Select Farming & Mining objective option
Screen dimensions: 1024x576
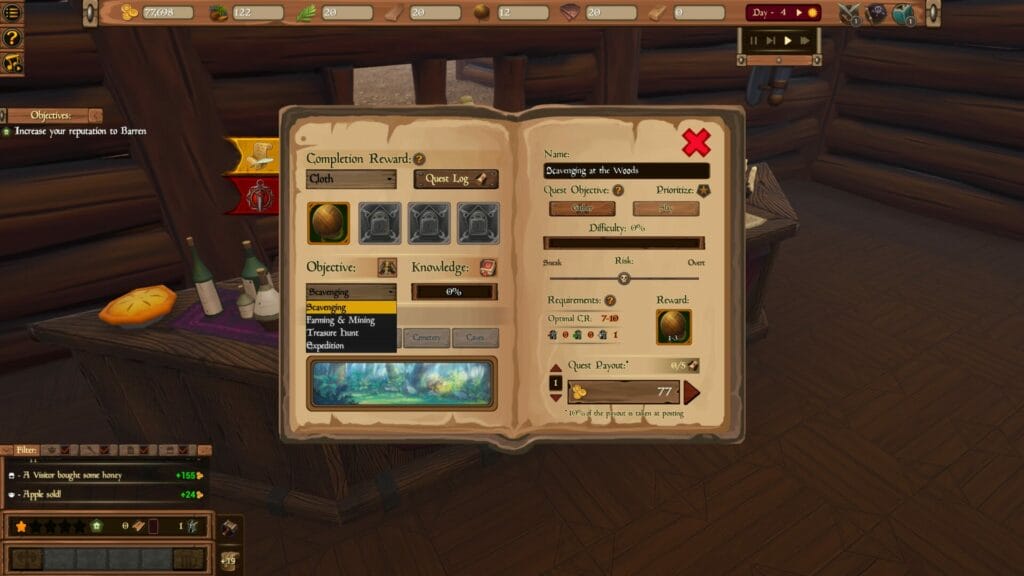(x=341, y=320)
